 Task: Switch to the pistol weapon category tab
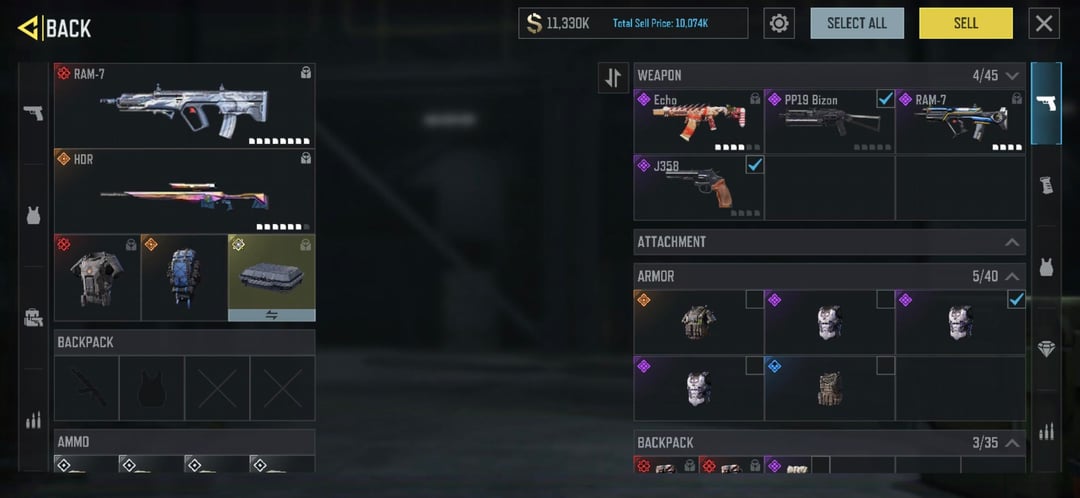(1046, 103)
